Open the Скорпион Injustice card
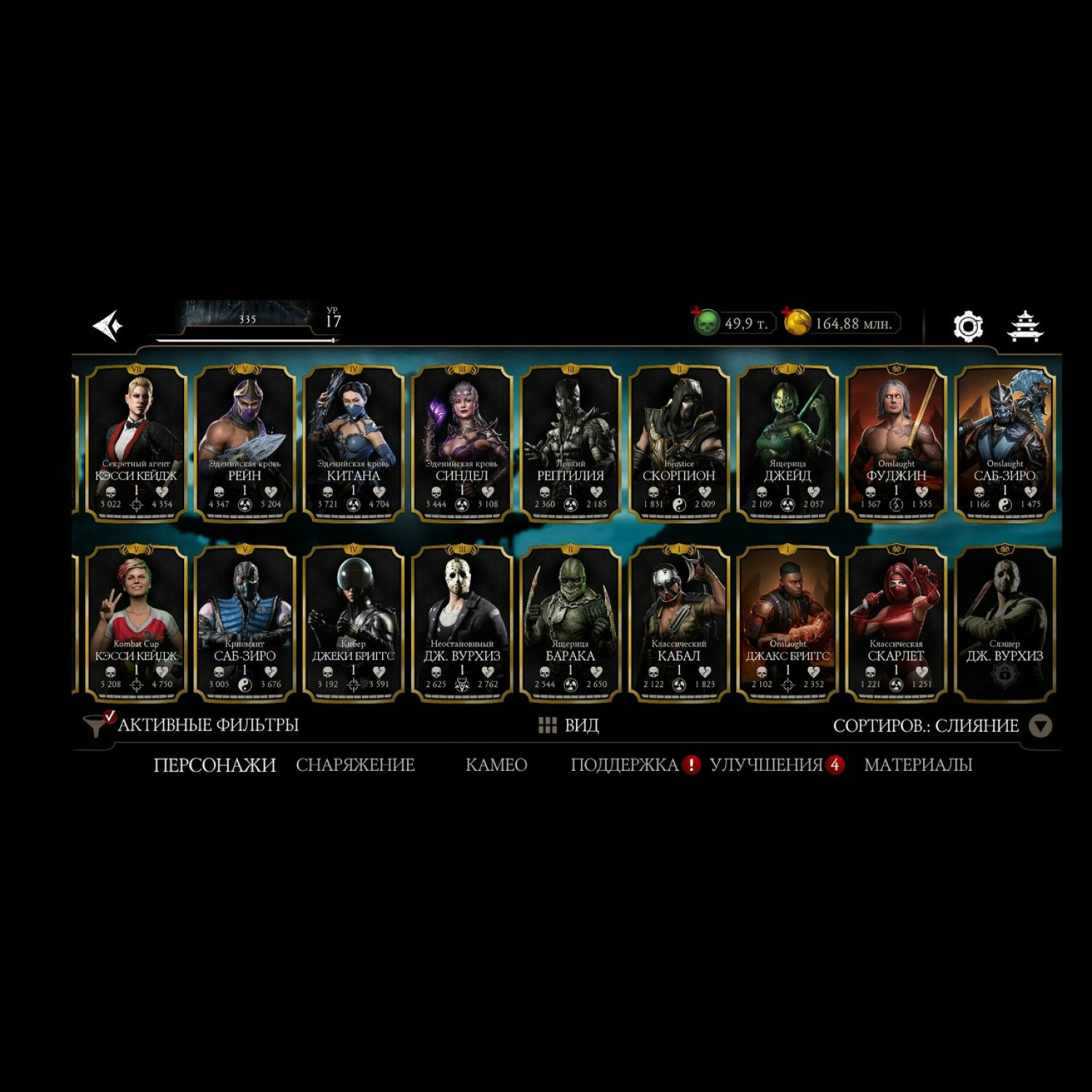This screenshot has height=1092, width=1092. (678, 443)
